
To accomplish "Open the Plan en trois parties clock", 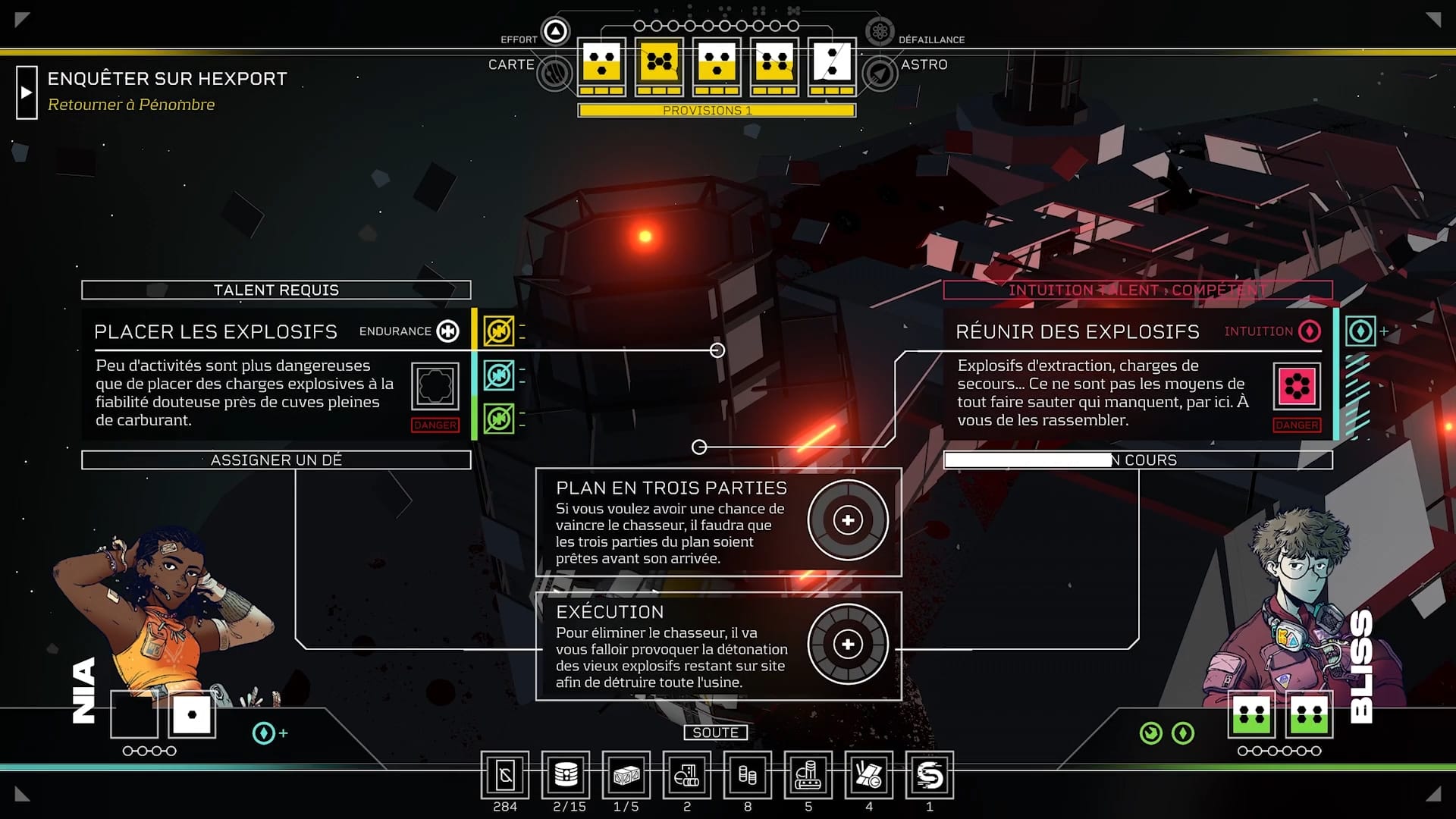I will point(848,520).
